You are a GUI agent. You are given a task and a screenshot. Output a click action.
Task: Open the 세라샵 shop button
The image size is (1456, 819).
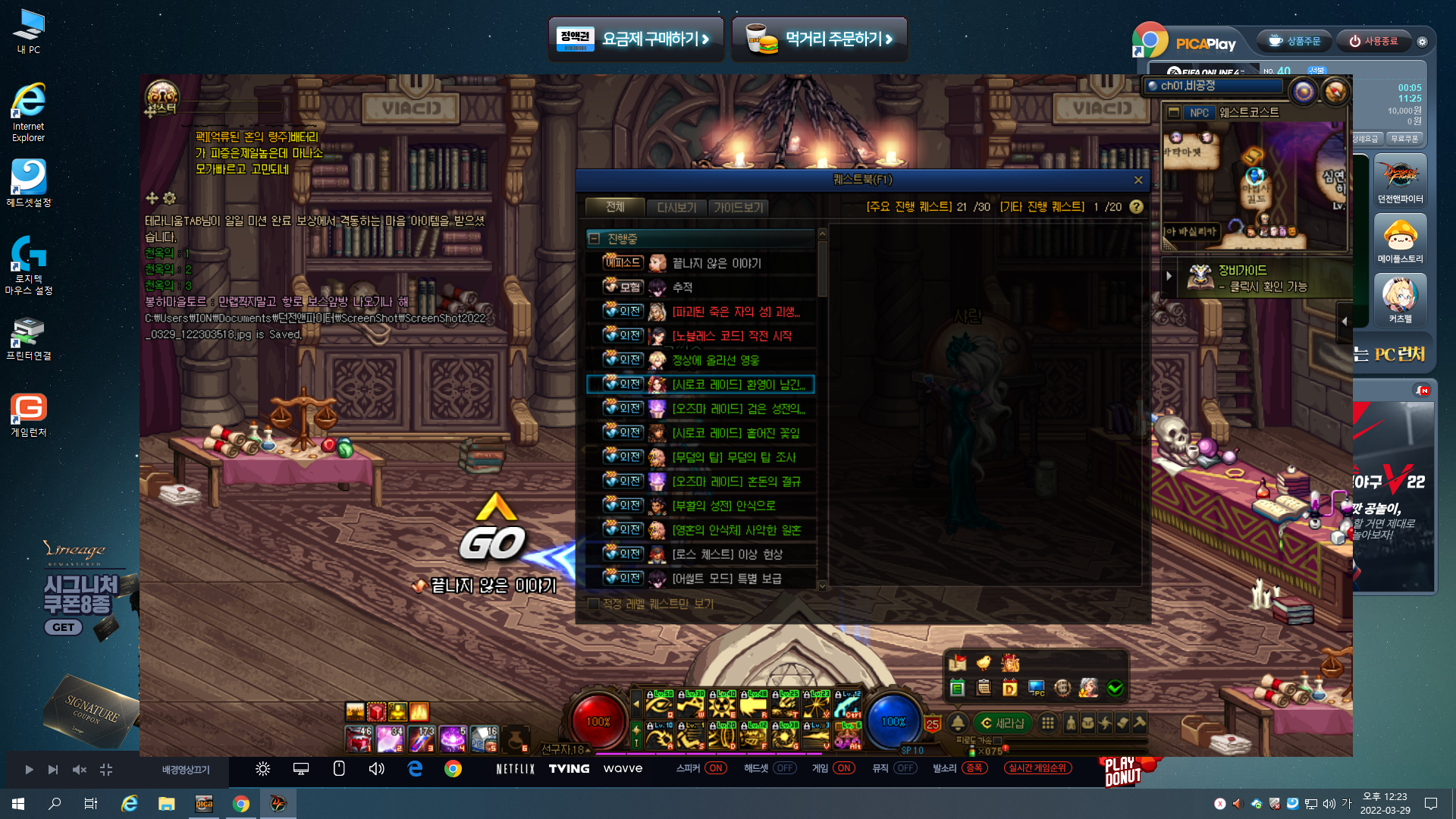pos(1003,723)
